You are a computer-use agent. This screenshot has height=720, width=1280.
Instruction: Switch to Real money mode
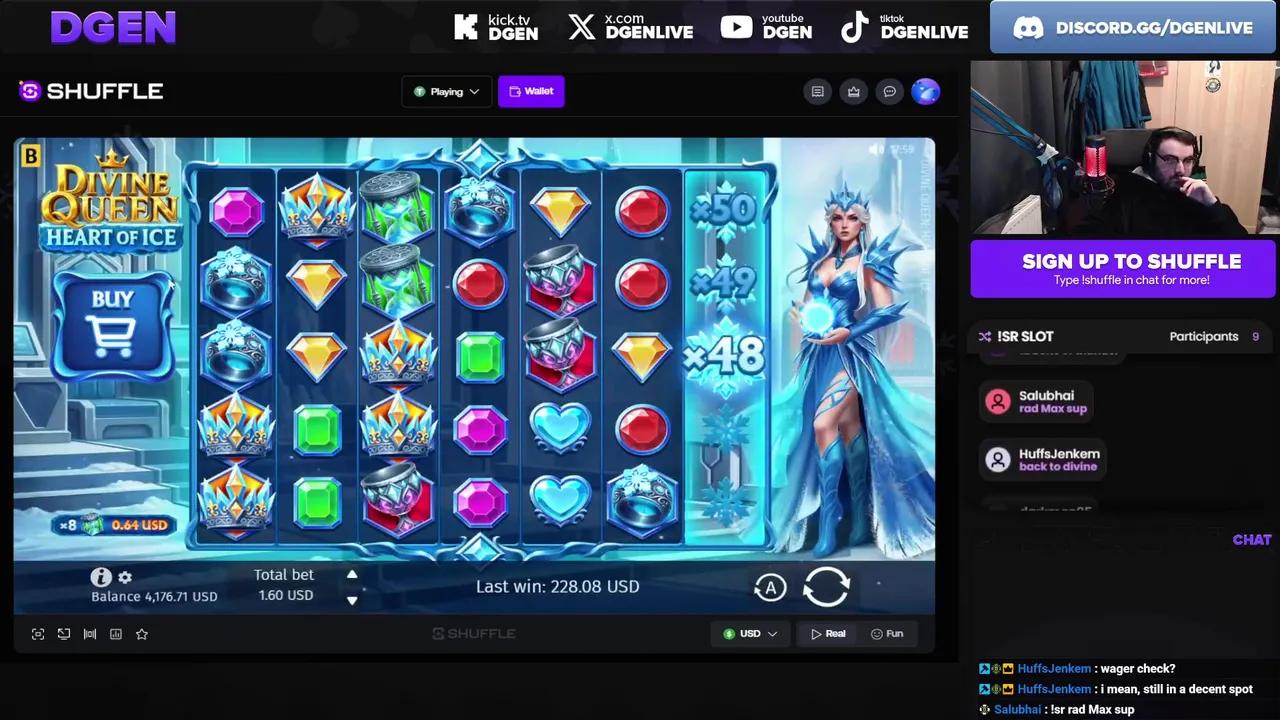pos(828,633)
